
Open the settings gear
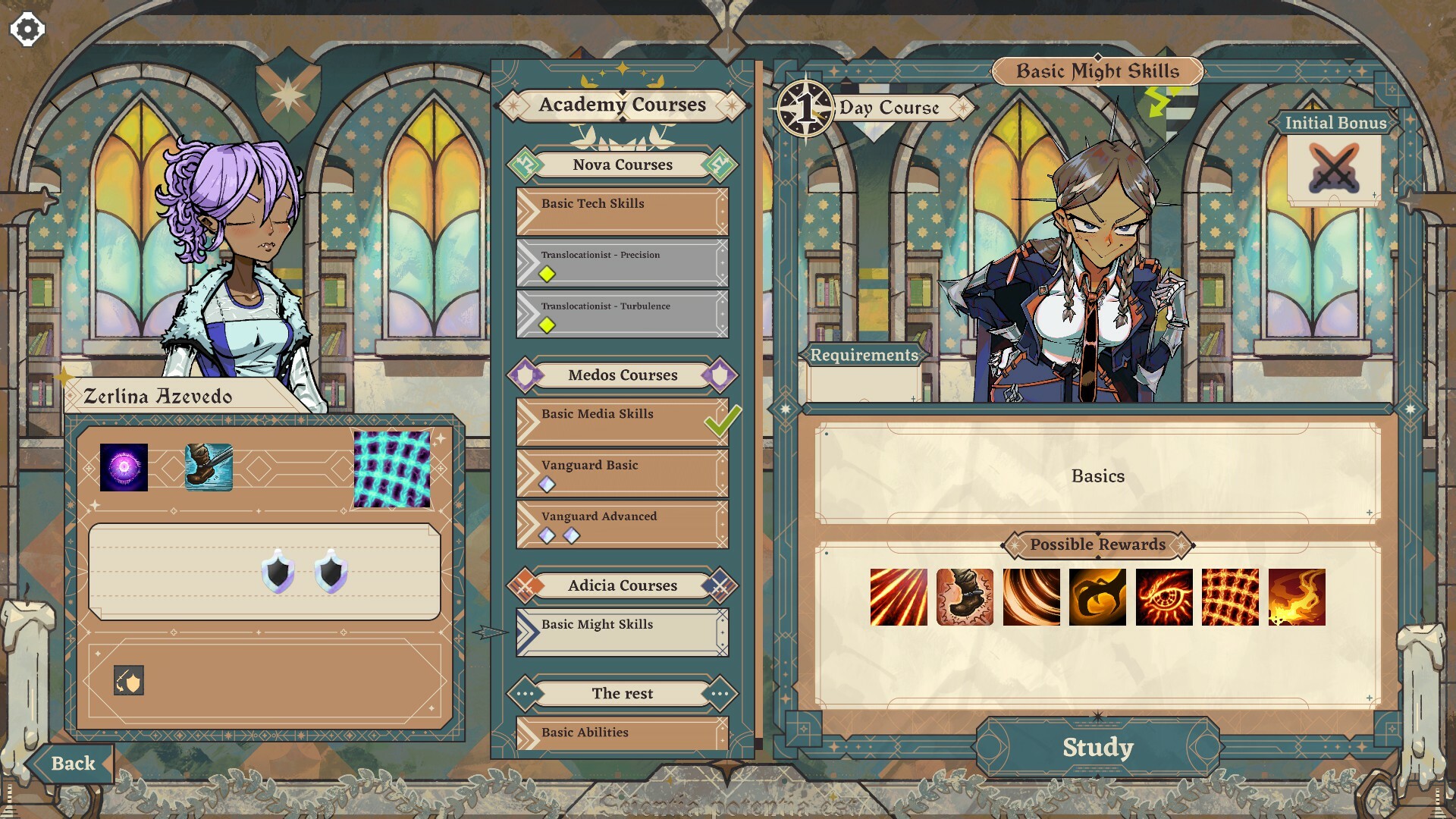[x=27, y=29]
